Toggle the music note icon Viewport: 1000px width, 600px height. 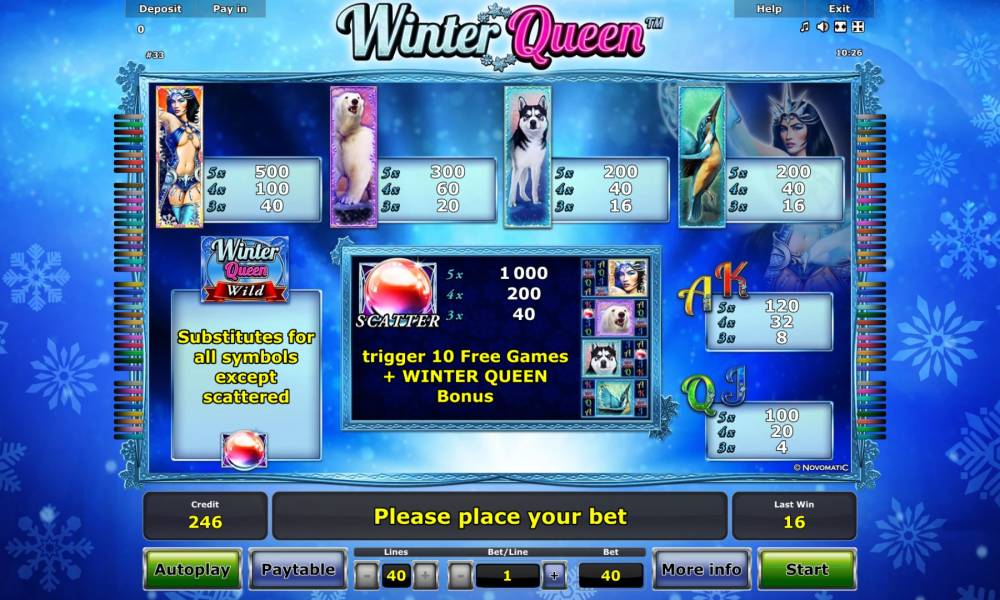[x=805, y=27]
